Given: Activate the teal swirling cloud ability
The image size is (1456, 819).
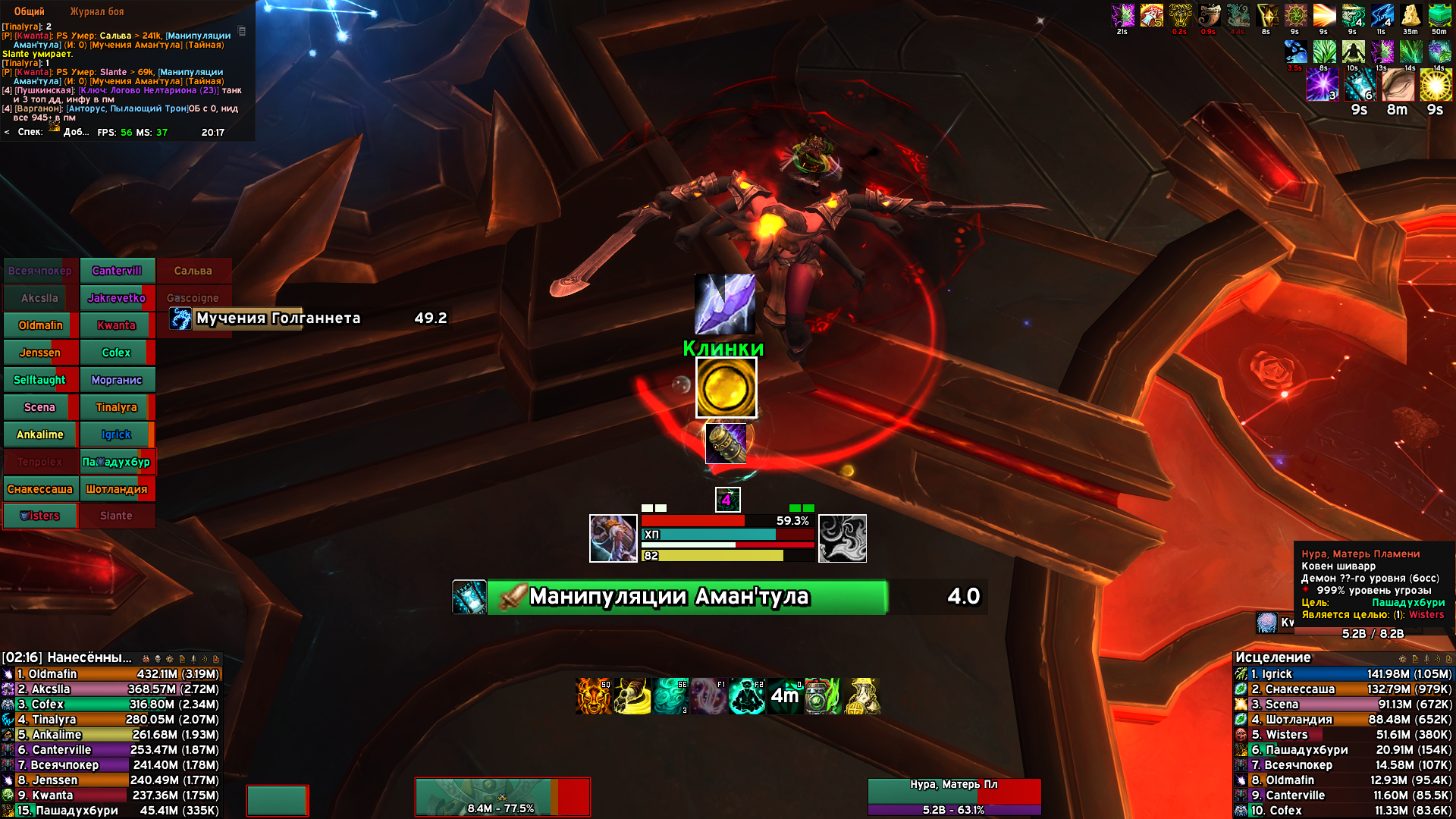Looking at the screenshot, I should [671, 696].
